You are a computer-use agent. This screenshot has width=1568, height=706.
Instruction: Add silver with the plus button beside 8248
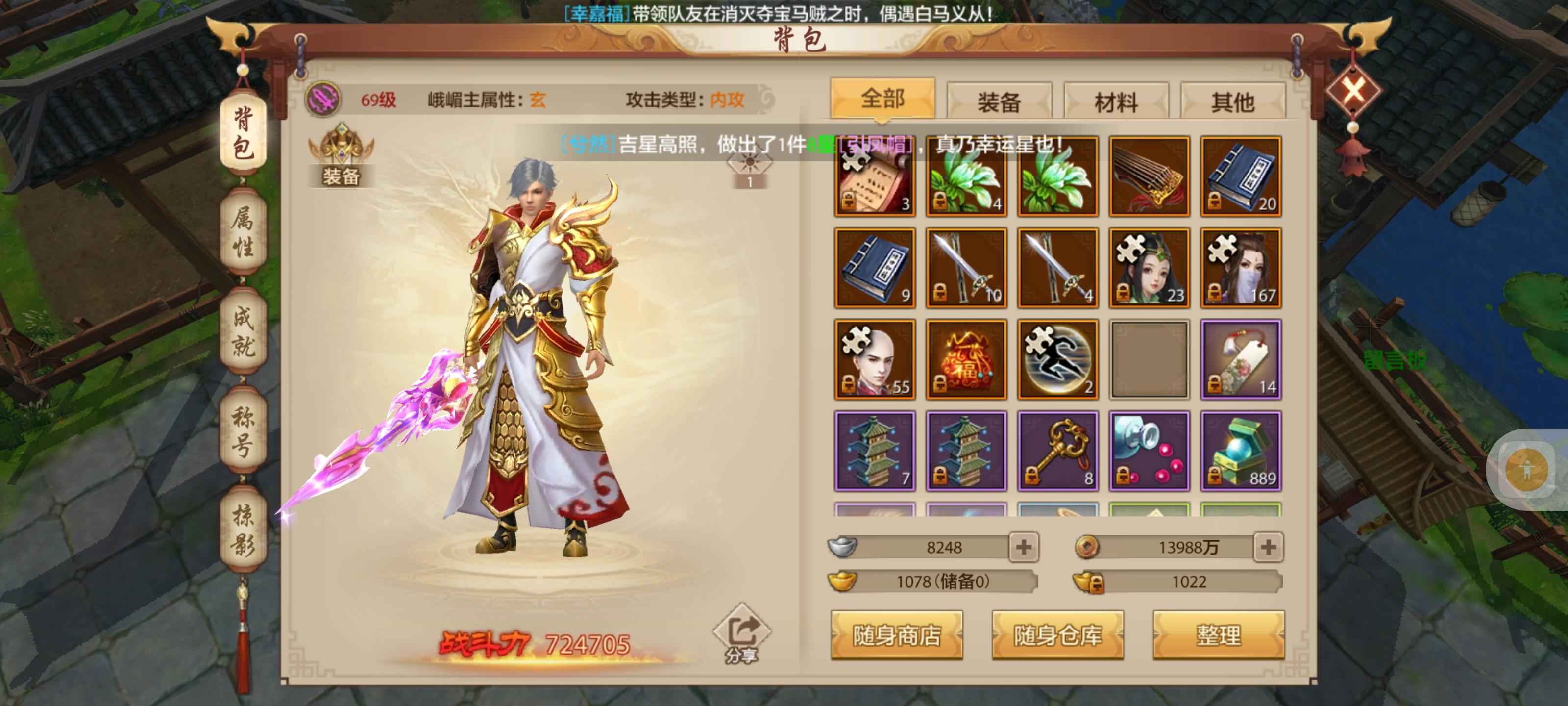[1023, 546]
